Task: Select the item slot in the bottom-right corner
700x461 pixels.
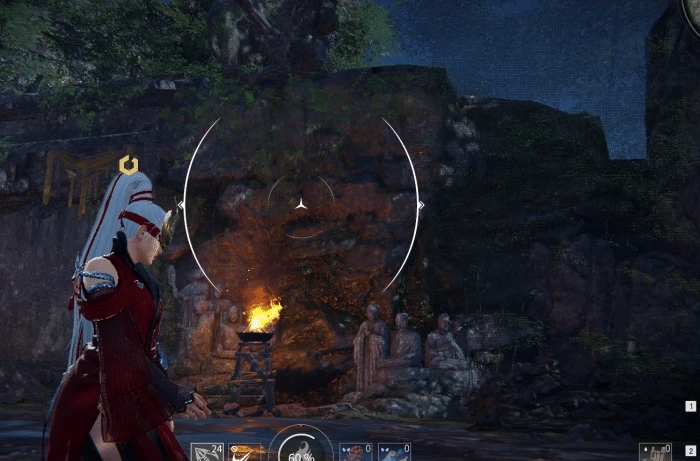Action: pos(656,452)
